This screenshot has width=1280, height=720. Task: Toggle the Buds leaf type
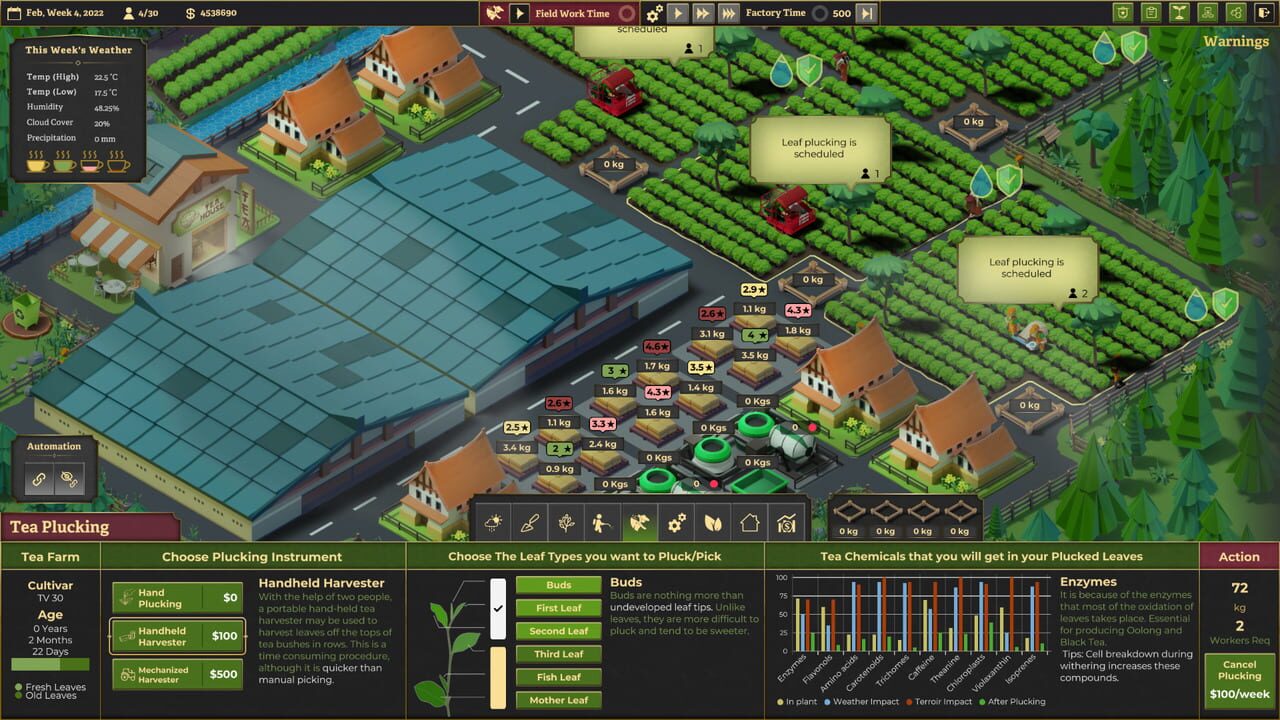[556, 584]
